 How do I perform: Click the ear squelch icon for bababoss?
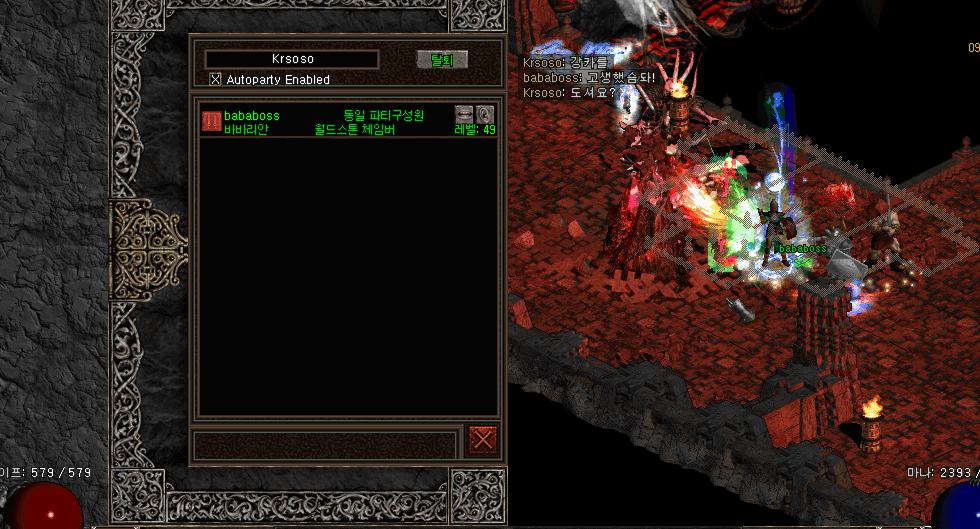tap(486, 114)
